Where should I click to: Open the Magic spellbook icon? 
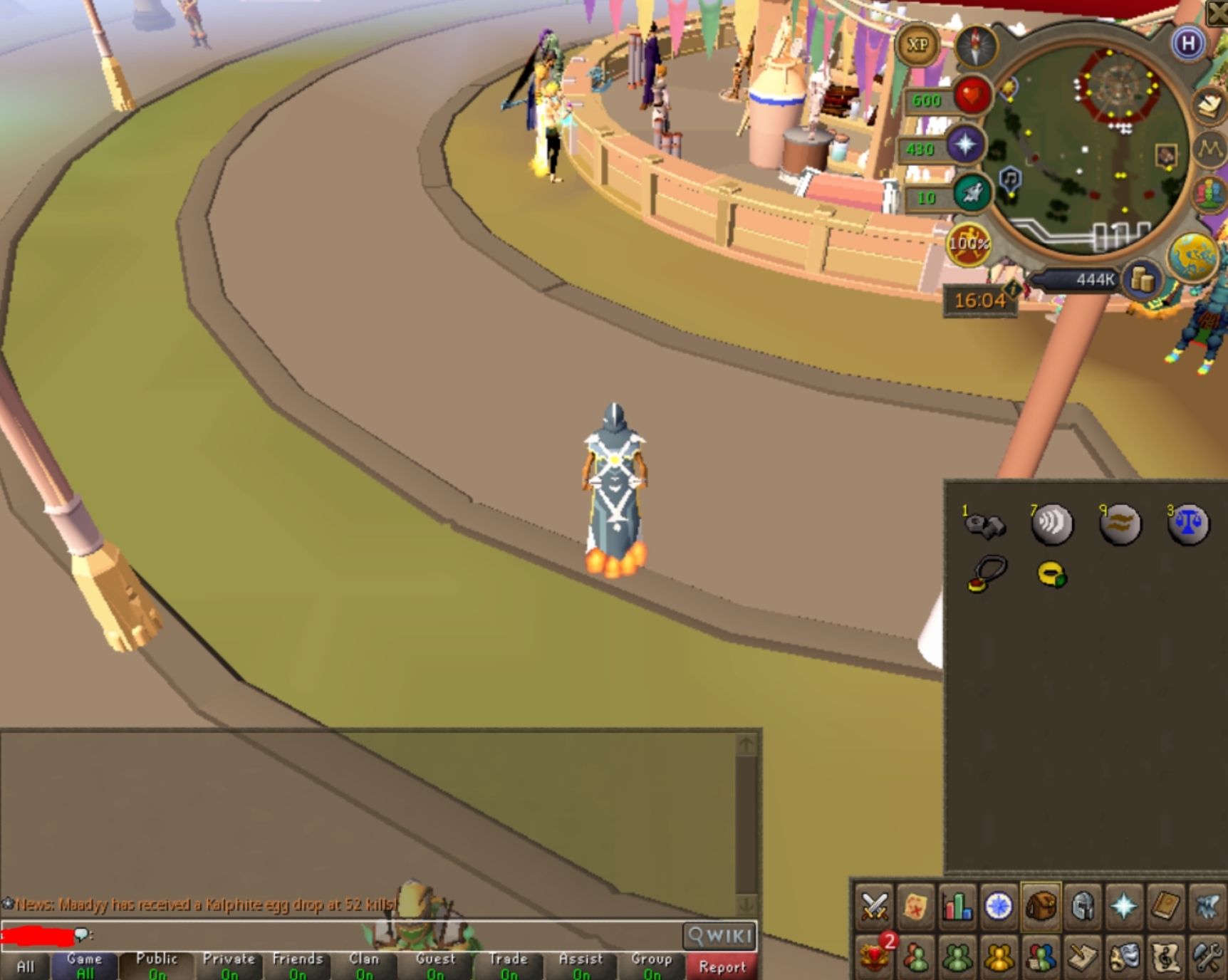[1165, 905]
